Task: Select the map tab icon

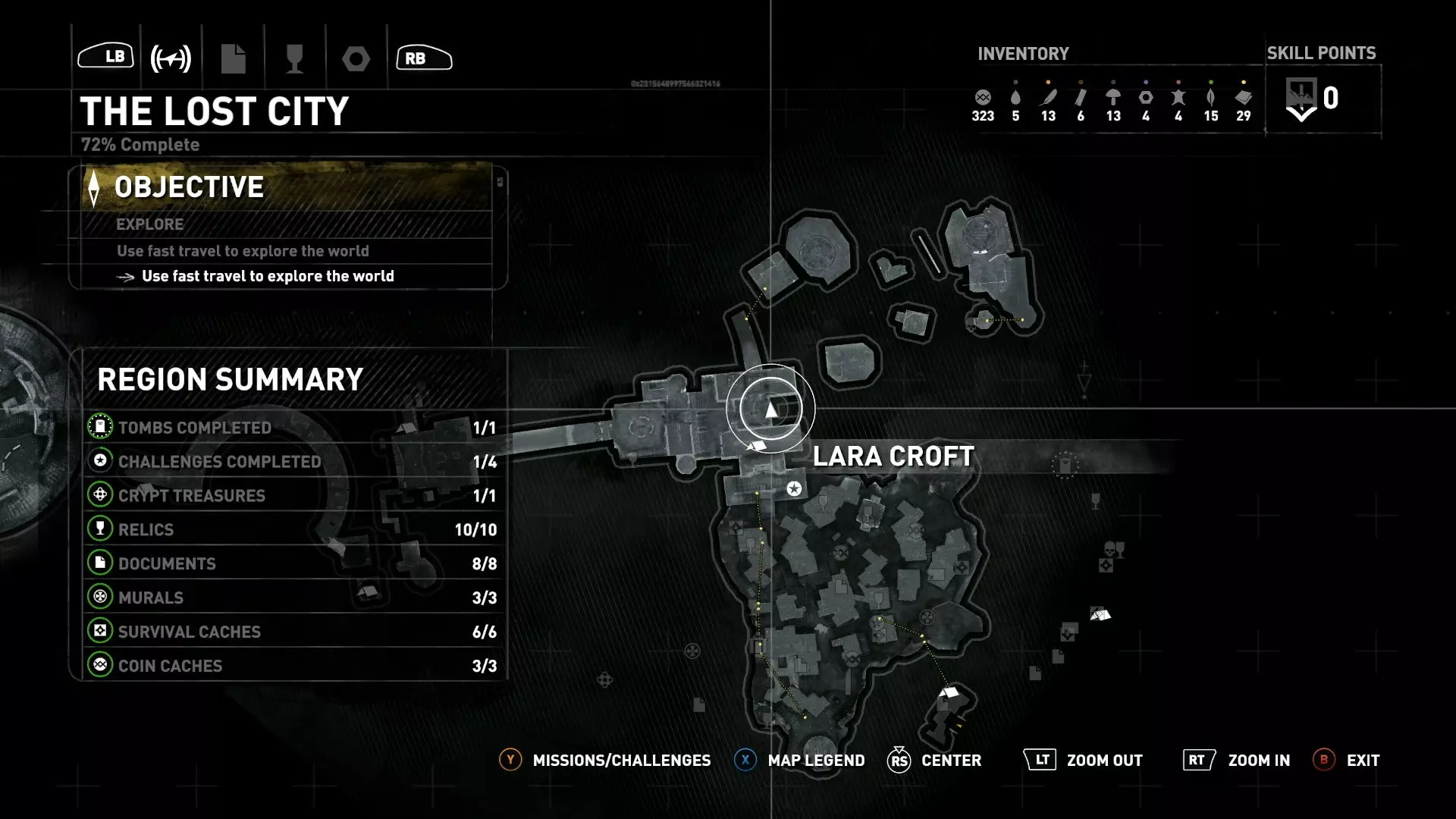Action: [x=171, y=58]
